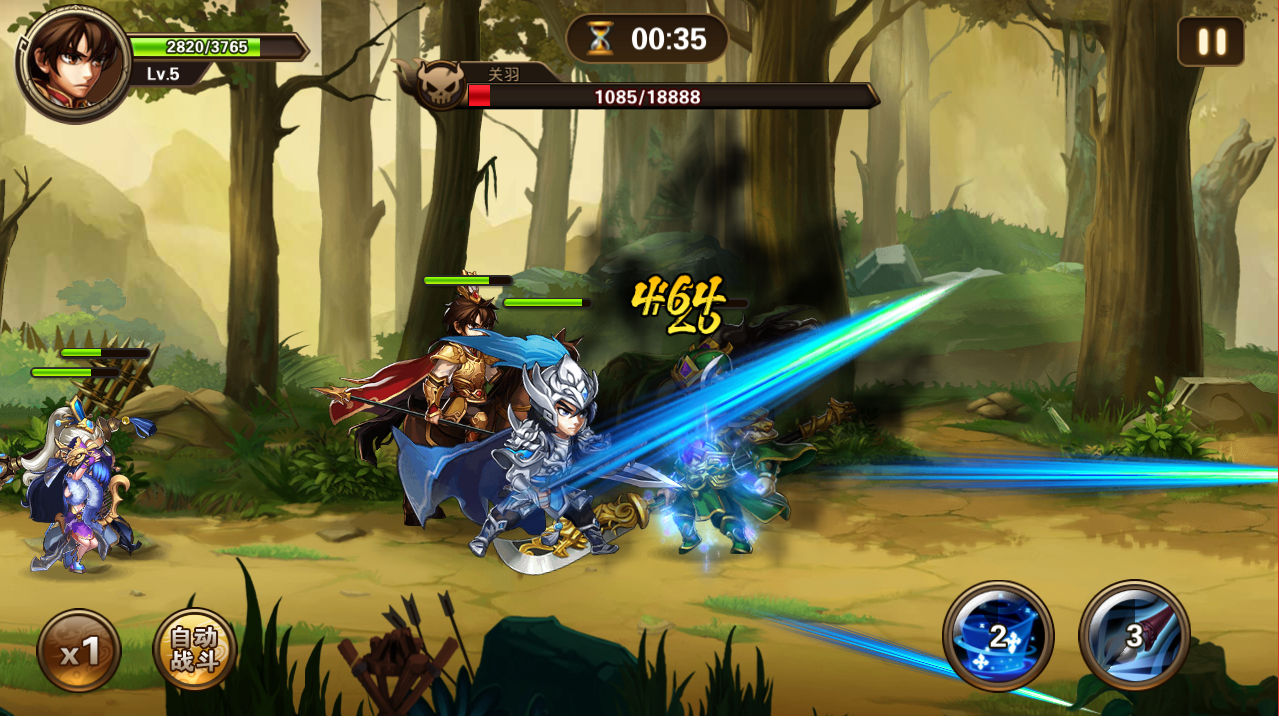
Task: Enable auto battle (自动战斗)
Action: [x=194, y=650]
